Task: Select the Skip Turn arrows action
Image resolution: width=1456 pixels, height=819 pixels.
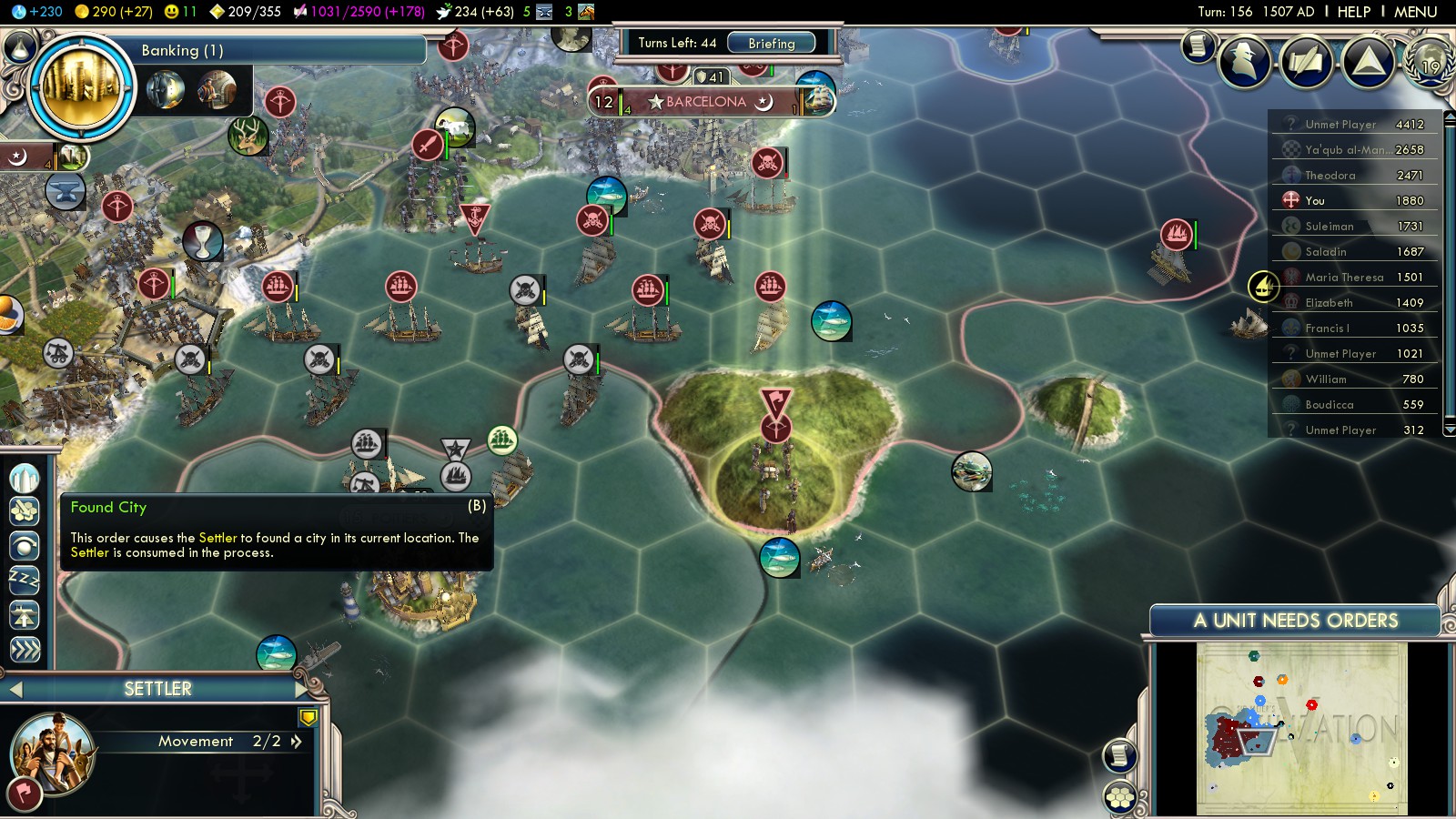Action: (25, 649)
